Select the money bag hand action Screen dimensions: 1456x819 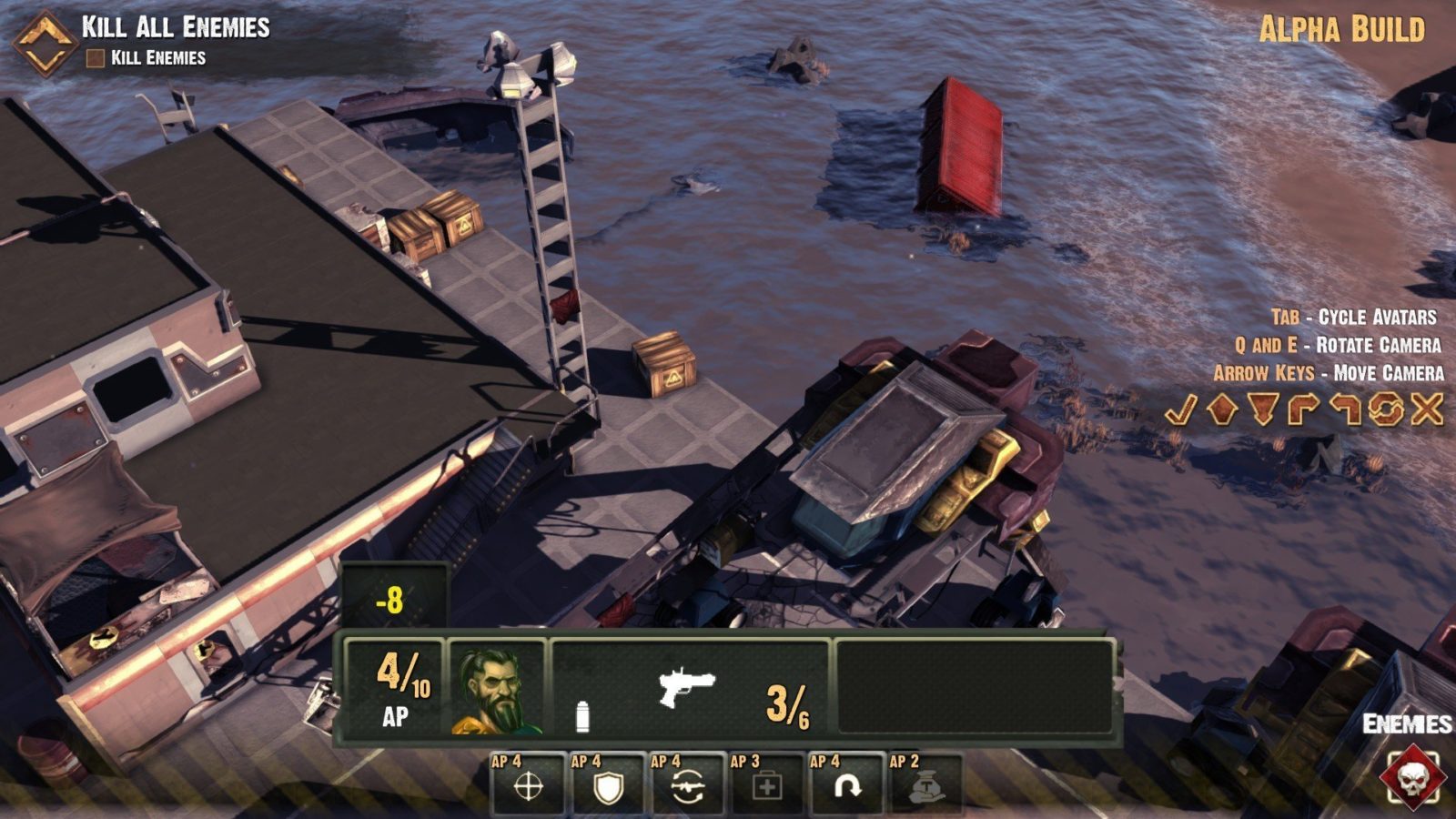[926, 785]
